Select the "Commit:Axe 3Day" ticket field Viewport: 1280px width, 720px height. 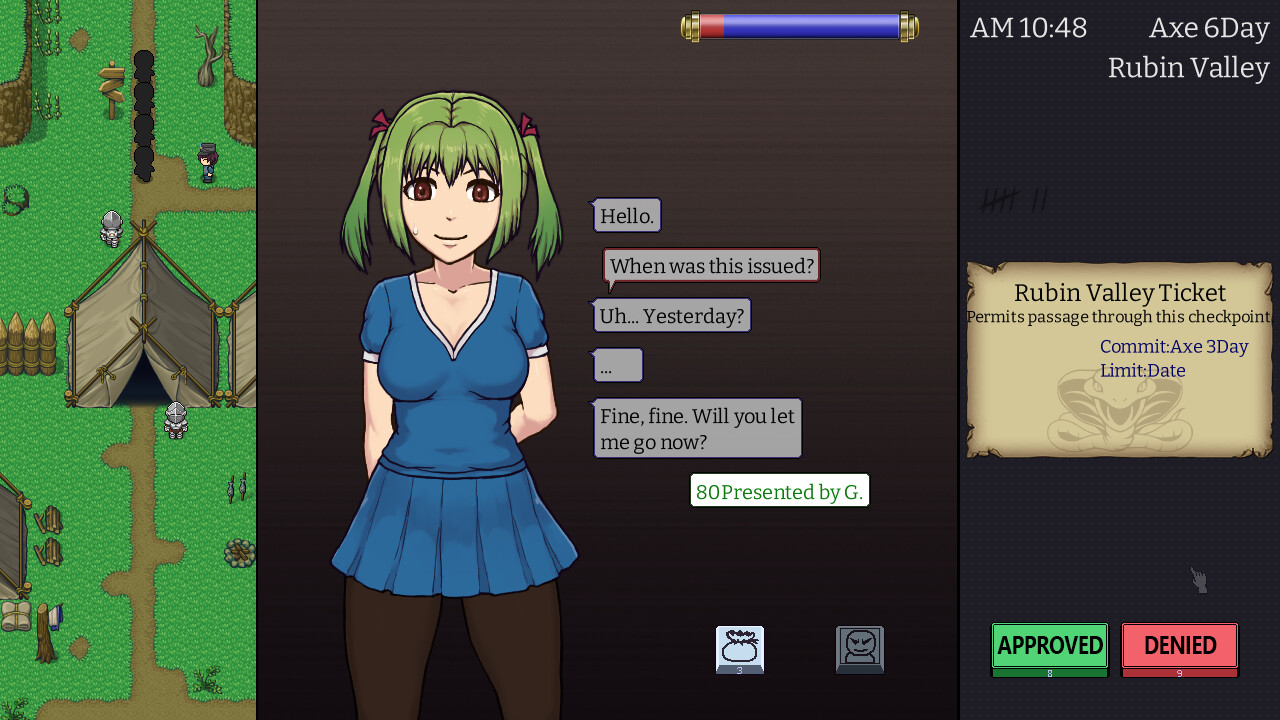click(1174, 347)
